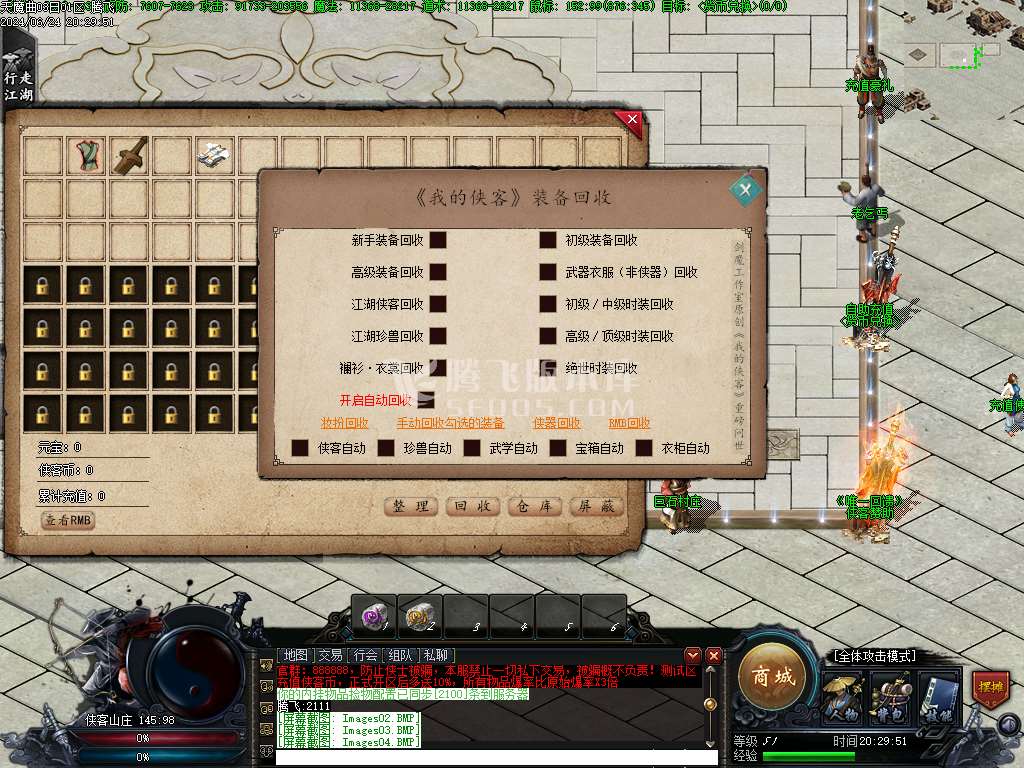Use the purple item in hotbar slot 1
This screenshot has height=768, width=1024.
coord(374,616)
